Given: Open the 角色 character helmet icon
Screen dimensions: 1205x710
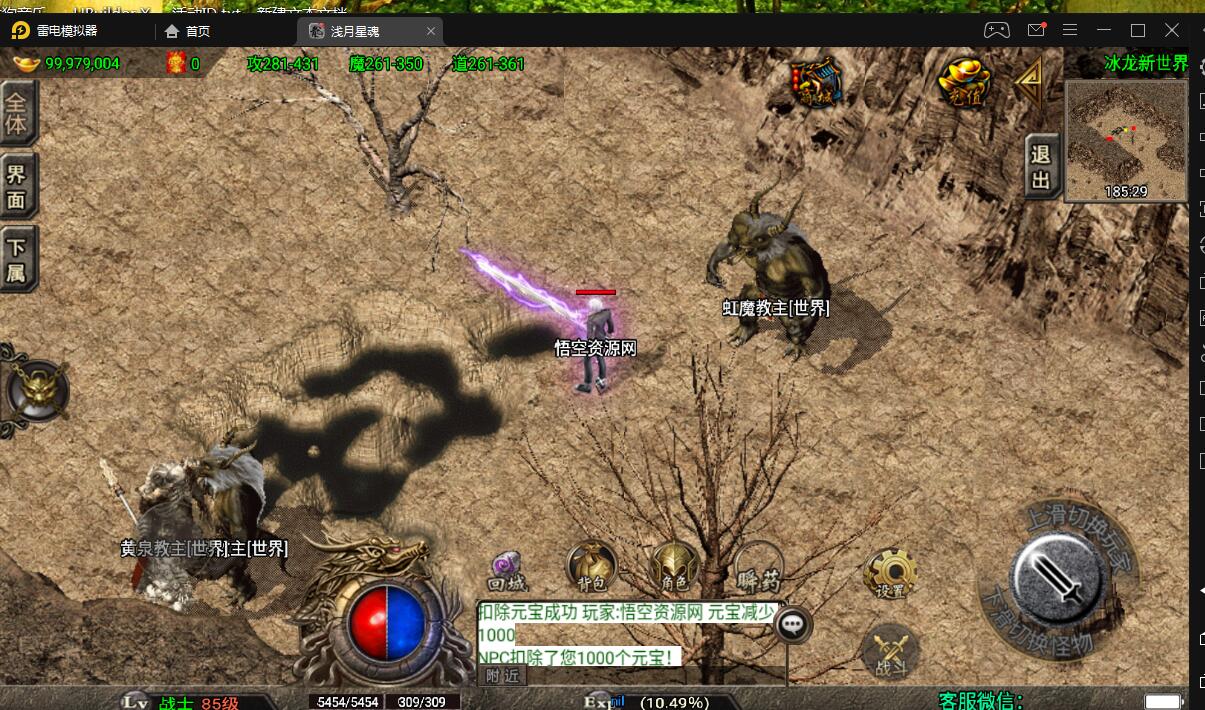Looking at the screenshot, I should pos(674,567).
